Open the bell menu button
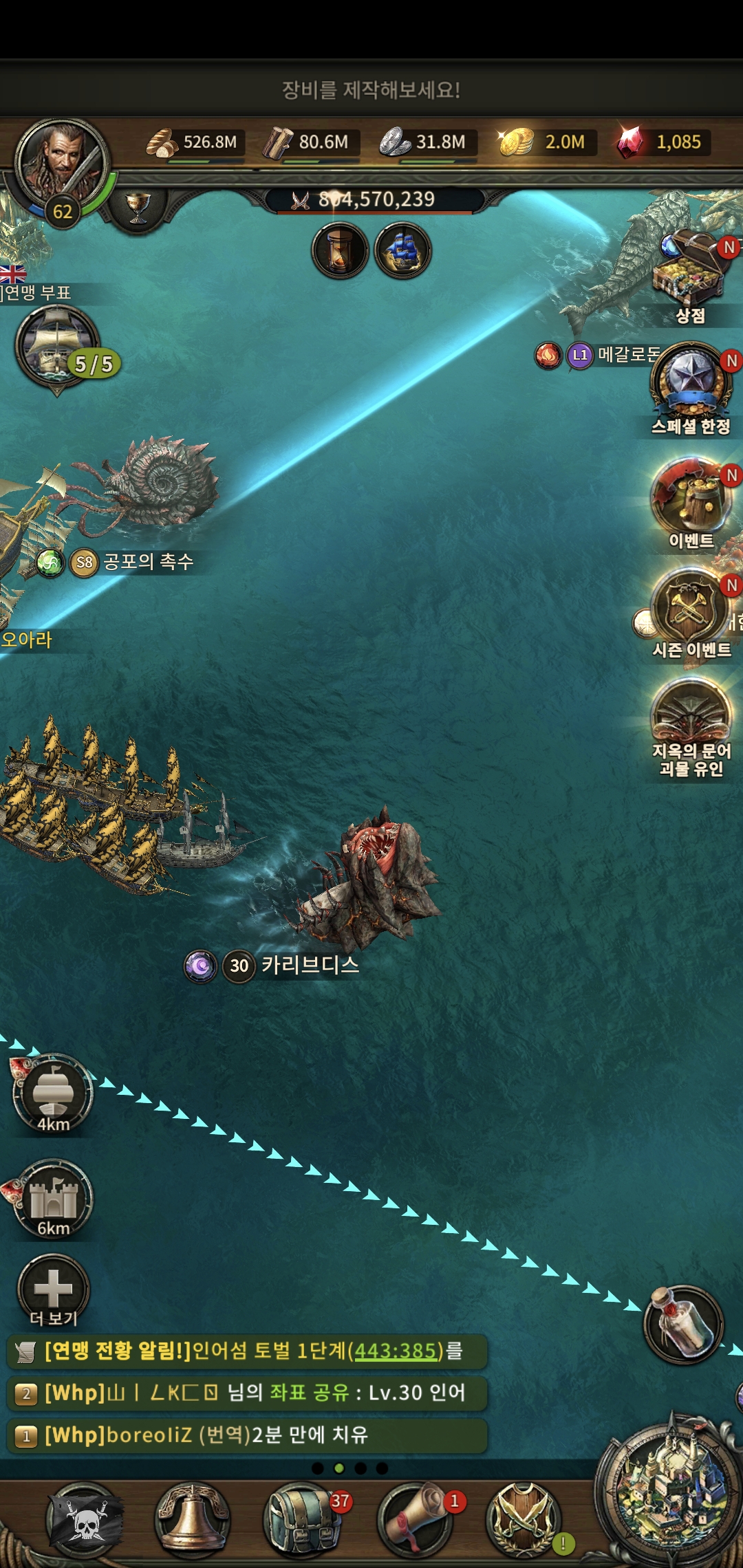 click(x=193, y=1520)
